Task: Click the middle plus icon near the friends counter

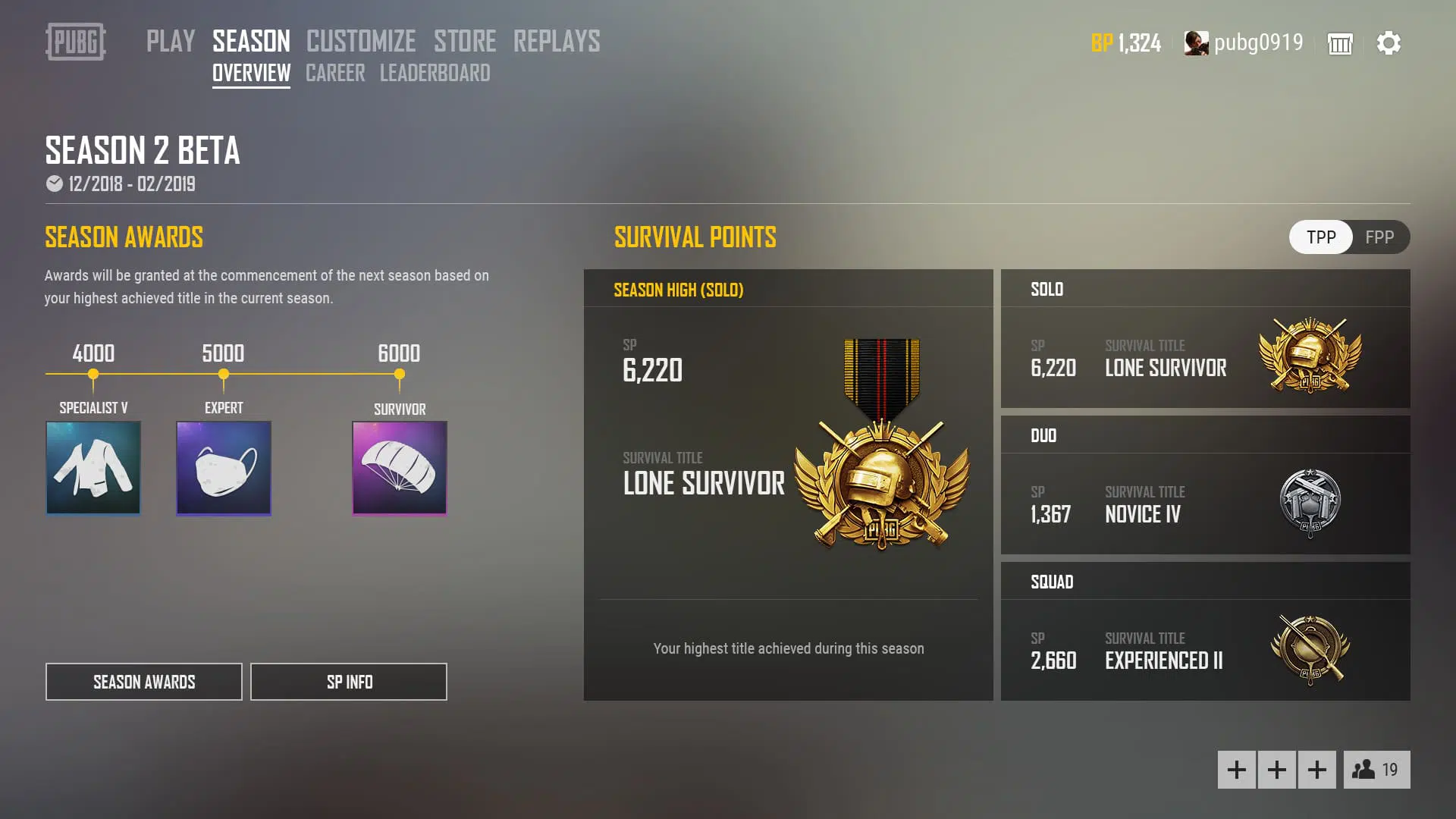Action: pos(1277,769)
